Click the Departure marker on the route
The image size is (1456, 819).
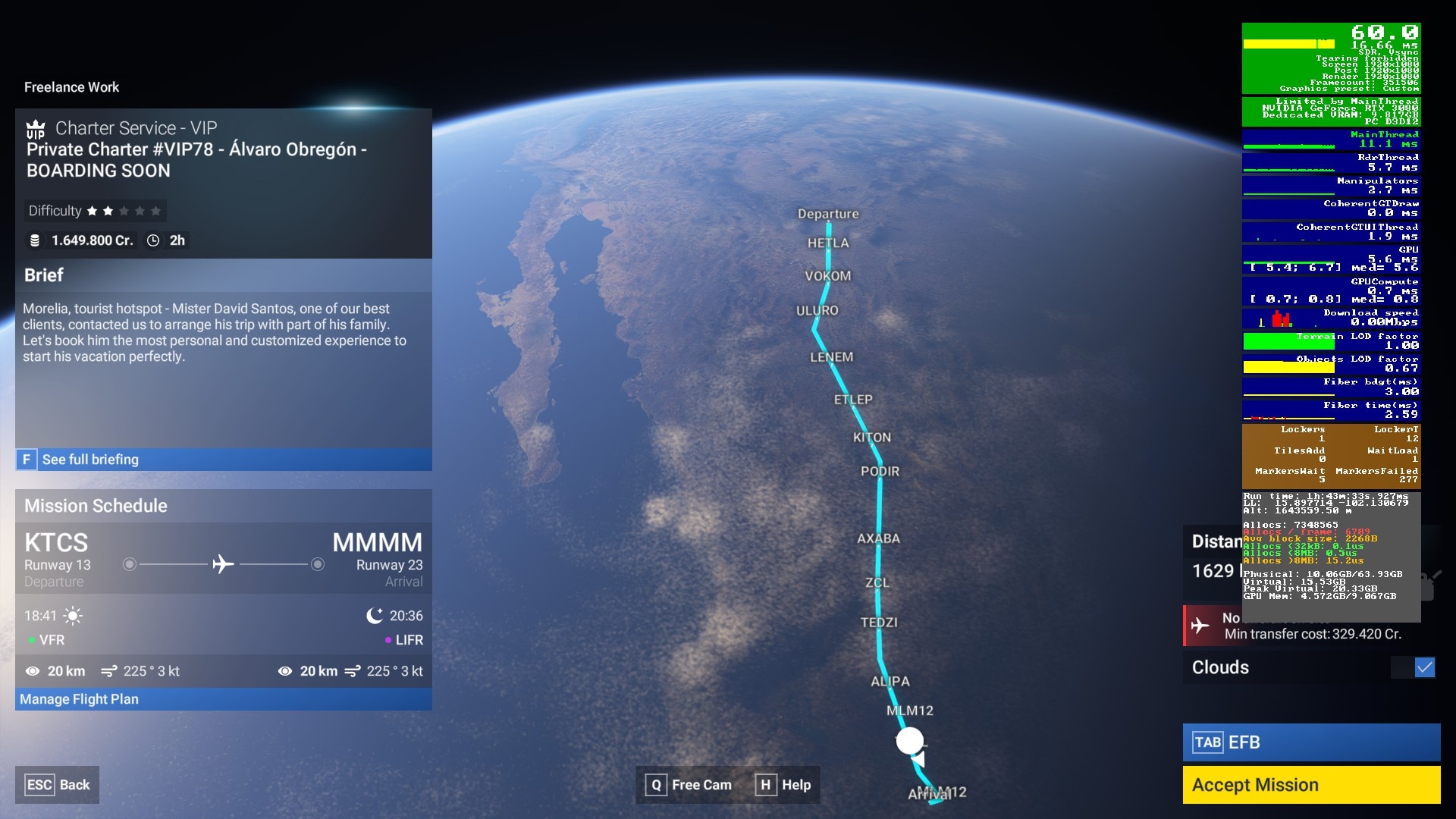(828, 215)
